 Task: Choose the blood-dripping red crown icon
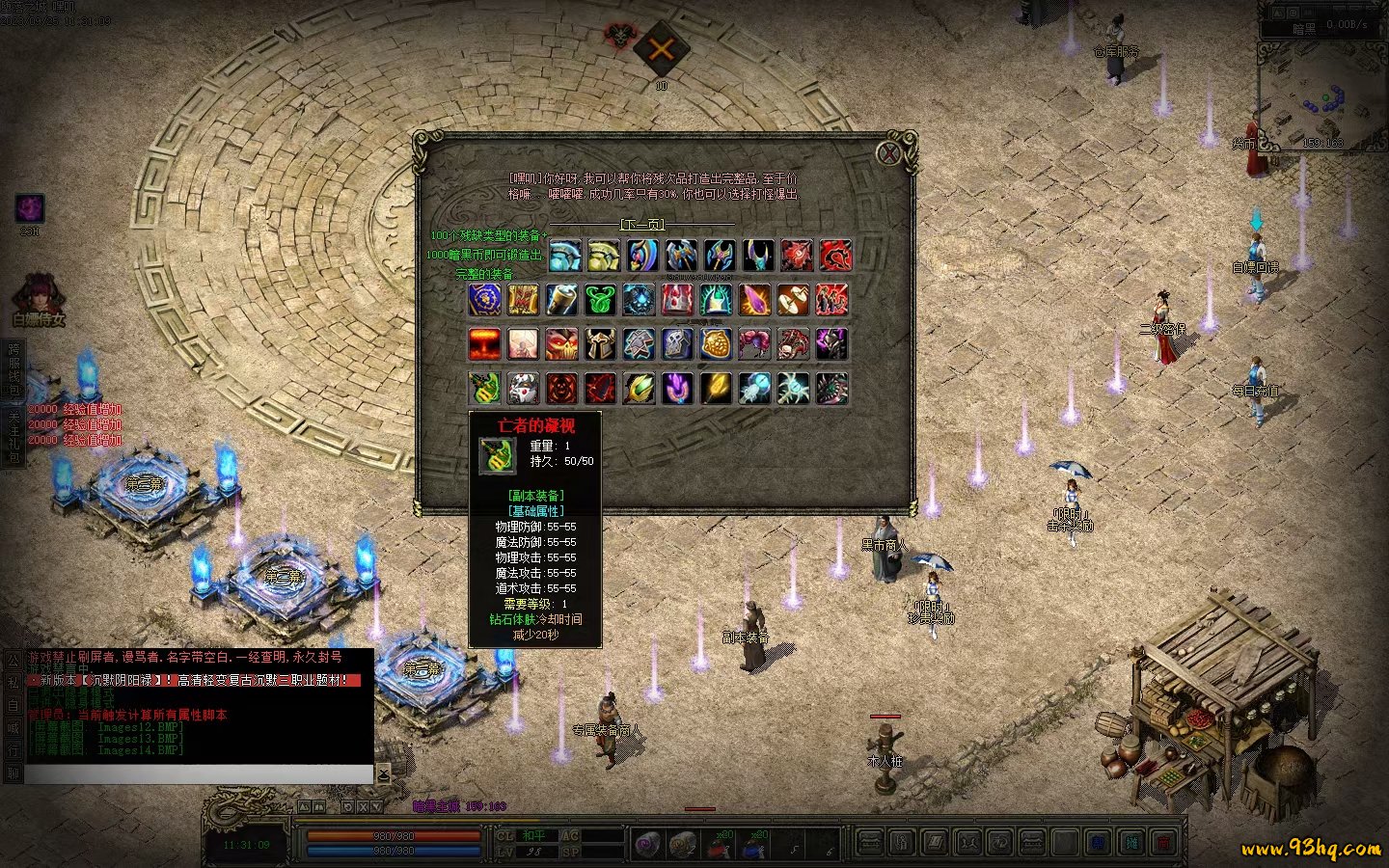pos(677,300)
